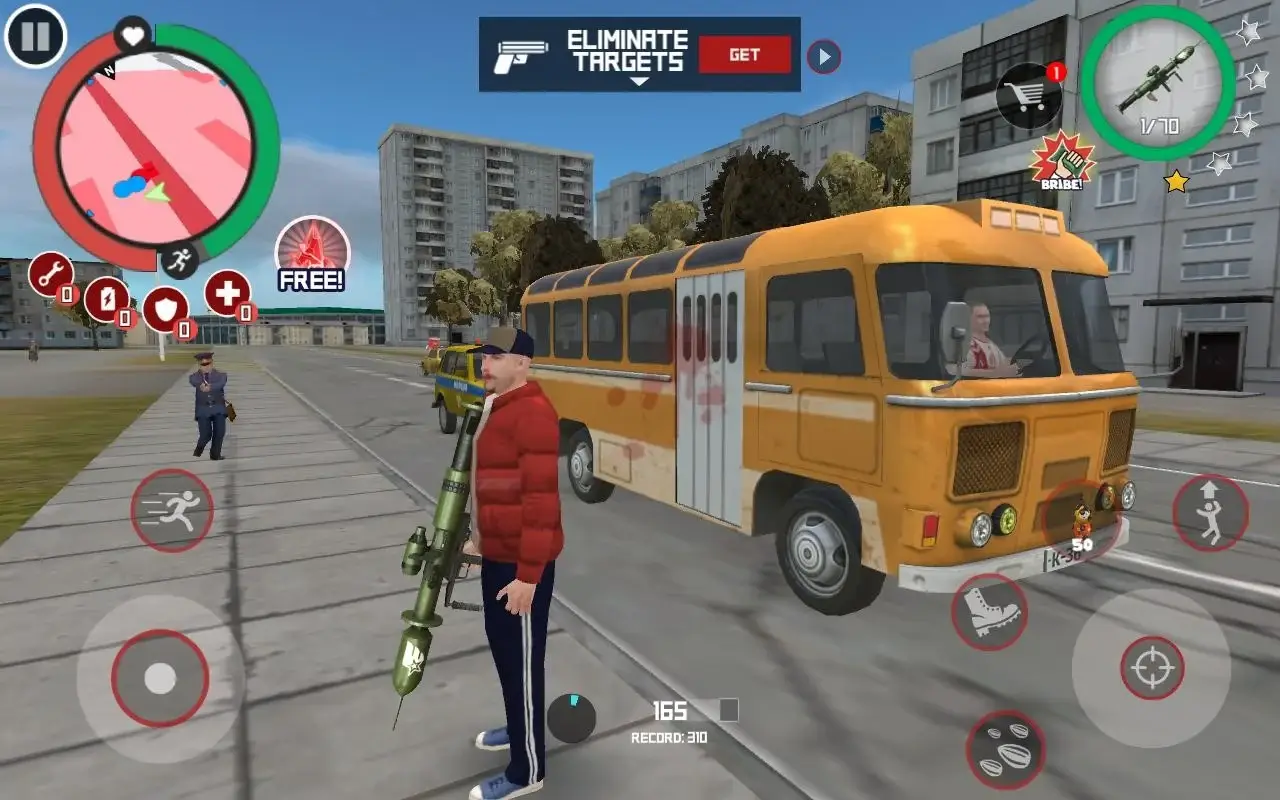Viewport: 1280px width, 800px height.
Task: Activate the shield armor icon
Action: pyautogui.click(x=166, y=309)
